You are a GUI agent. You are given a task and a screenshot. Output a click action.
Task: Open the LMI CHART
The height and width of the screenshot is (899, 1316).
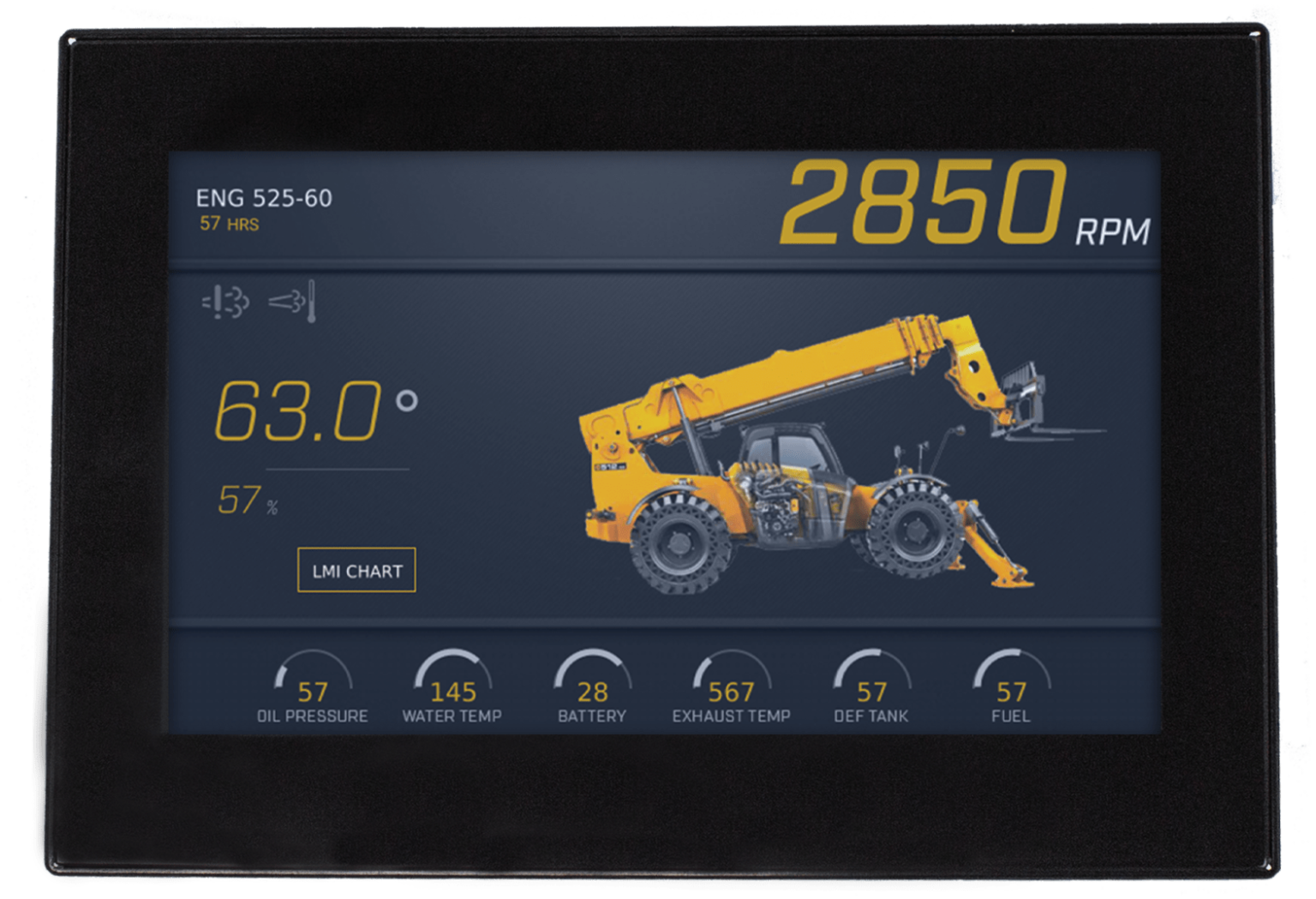(x=356, y=568)
